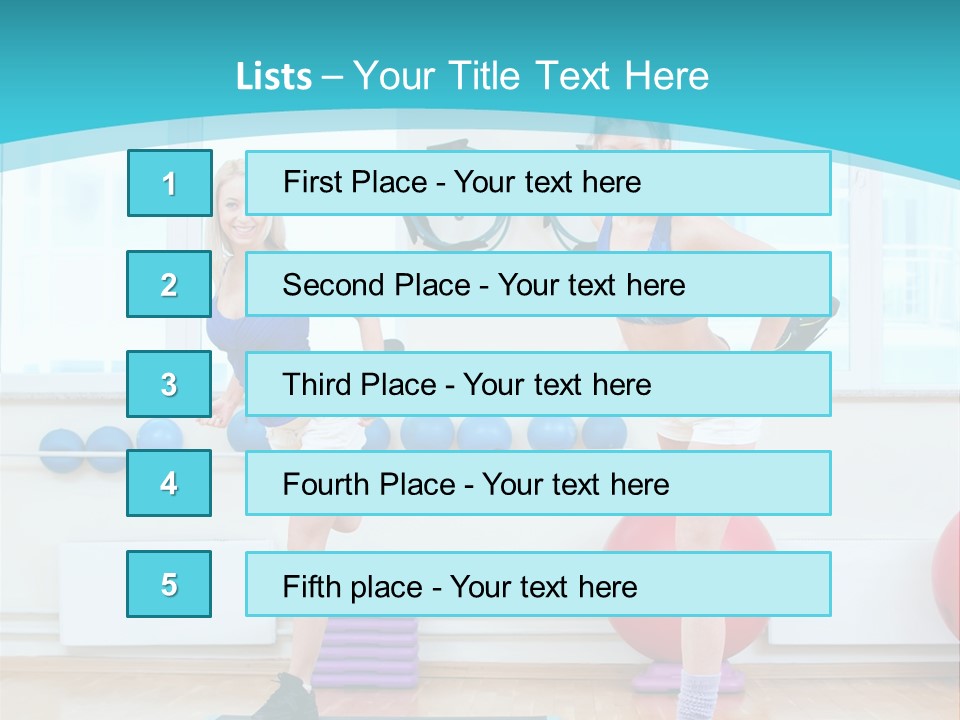Screen dimensions: 960x720
Task: Choose the Fifth place text bar
Action: (538, 584)
